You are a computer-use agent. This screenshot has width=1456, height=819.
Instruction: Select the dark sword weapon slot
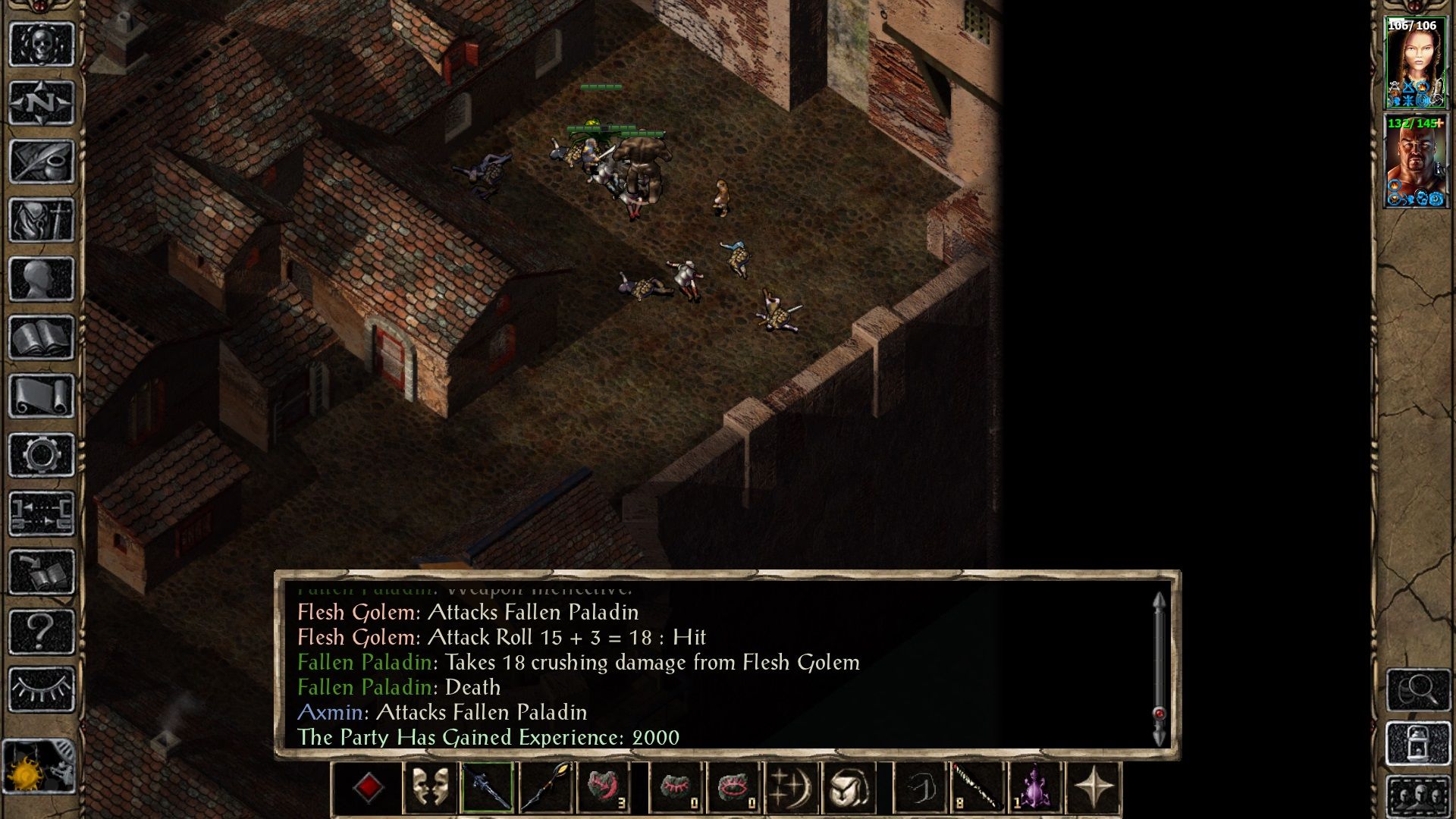[x=487, y=788]
